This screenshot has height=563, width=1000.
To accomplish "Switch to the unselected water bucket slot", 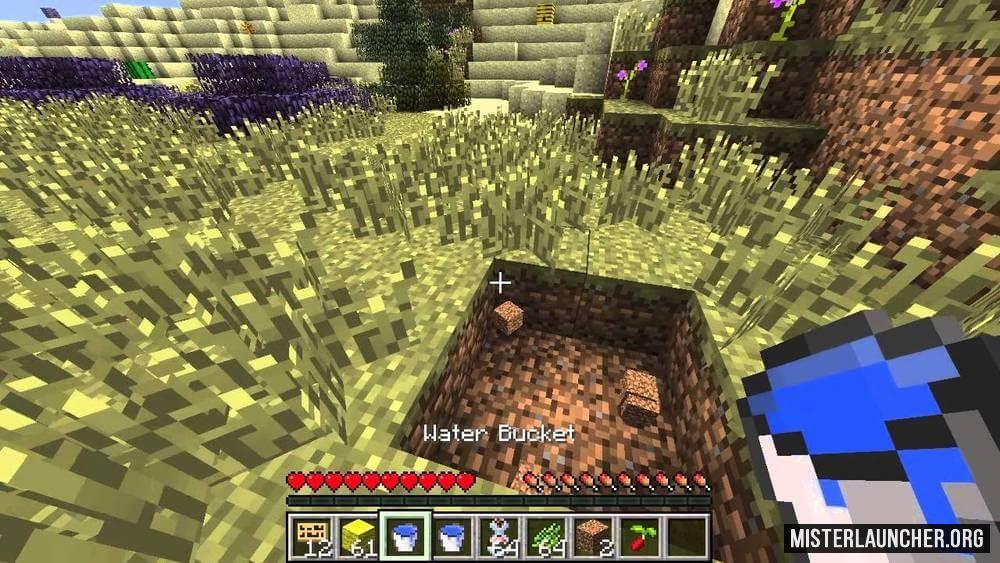I will [452, 535].
